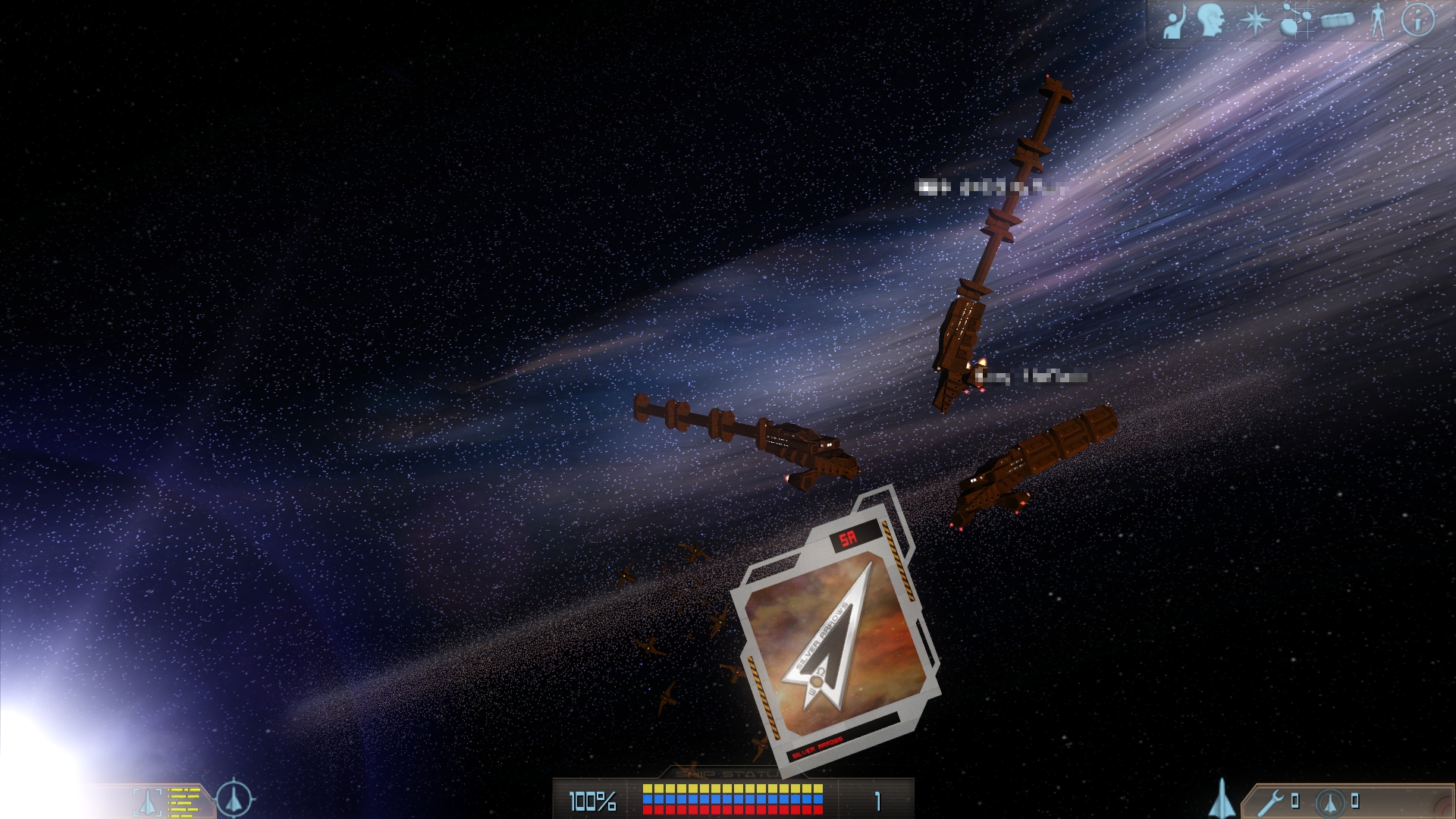
Task: Open the standing humanoid figure icon
Action: pos(1378,20)
